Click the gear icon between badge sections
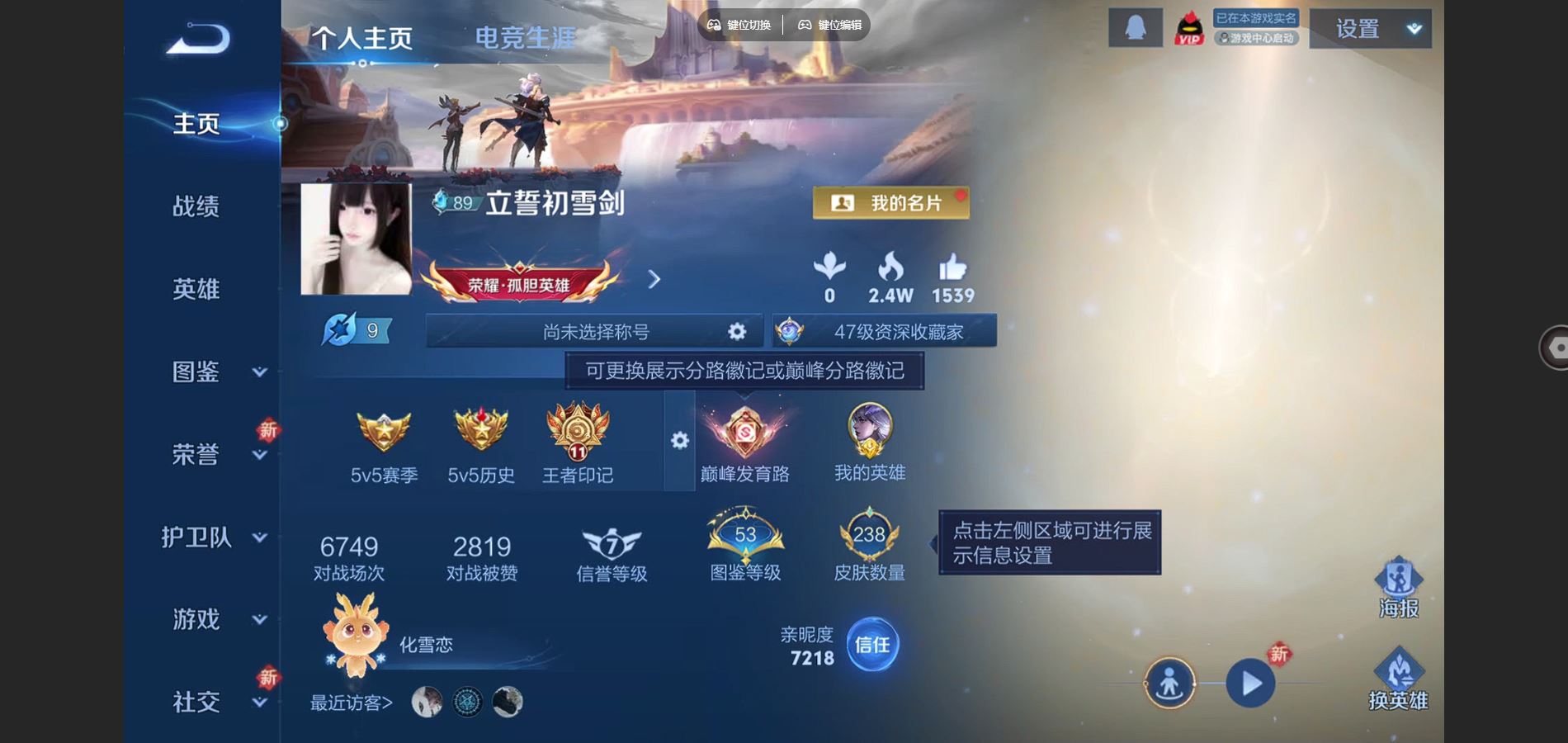This screenshot has width=1568, height=743. point(679,442)
